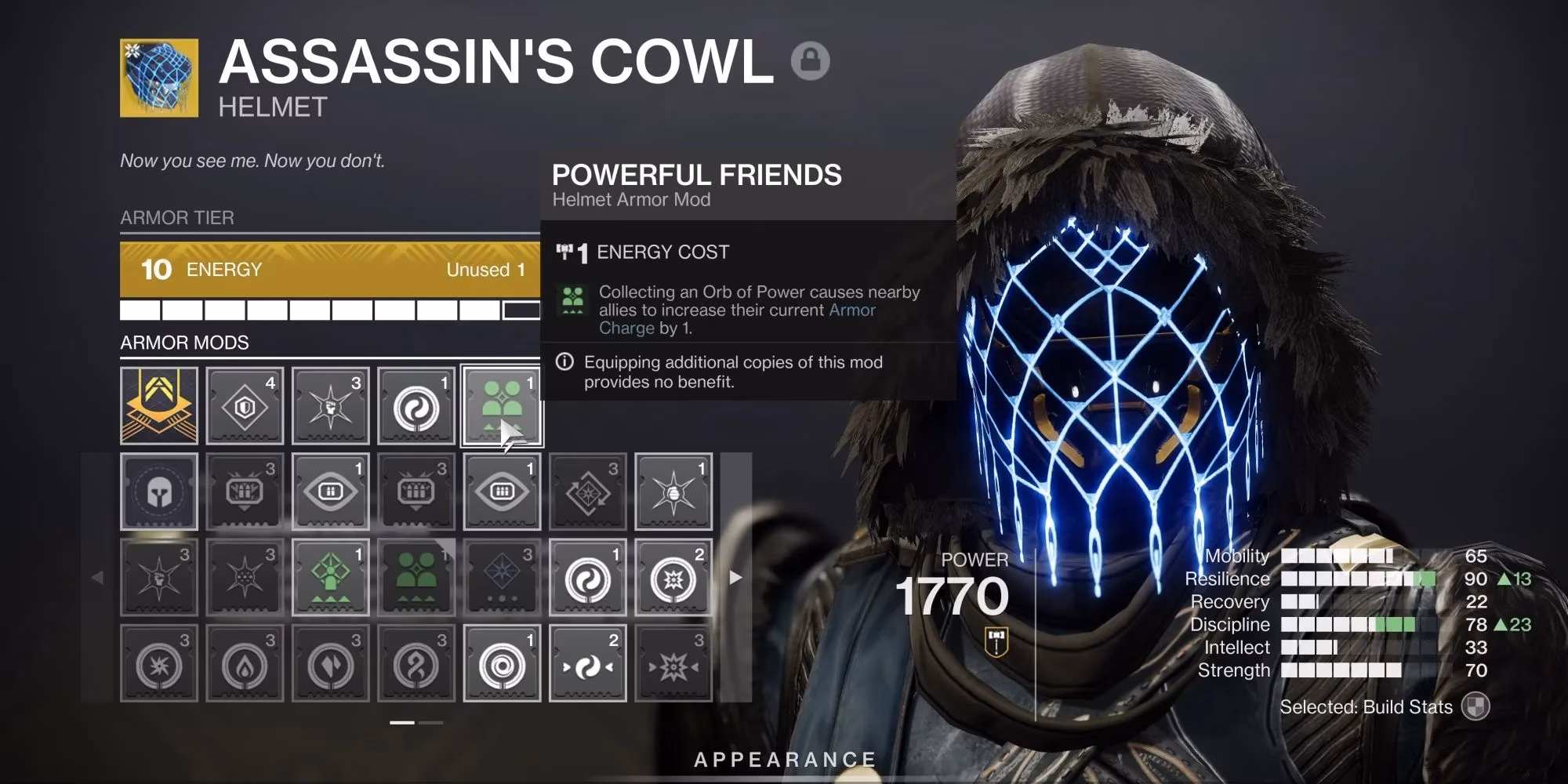This screenshot has width=1568, height=784.
Task: Select the golden armor ornament slot
Action: click(x=159, y=404)
